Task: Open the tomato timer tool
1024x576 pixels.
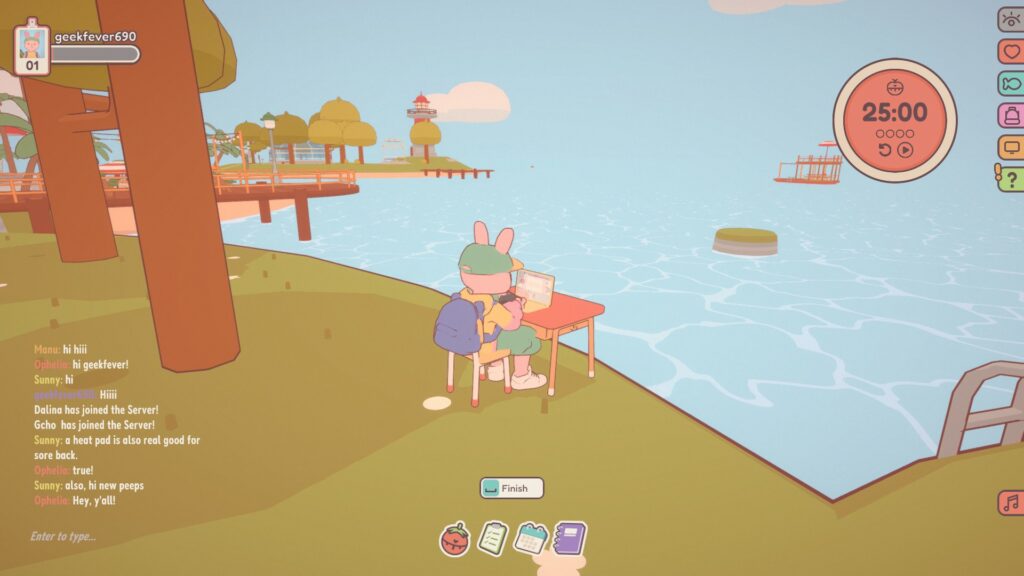Action: (x=455, y=540)
